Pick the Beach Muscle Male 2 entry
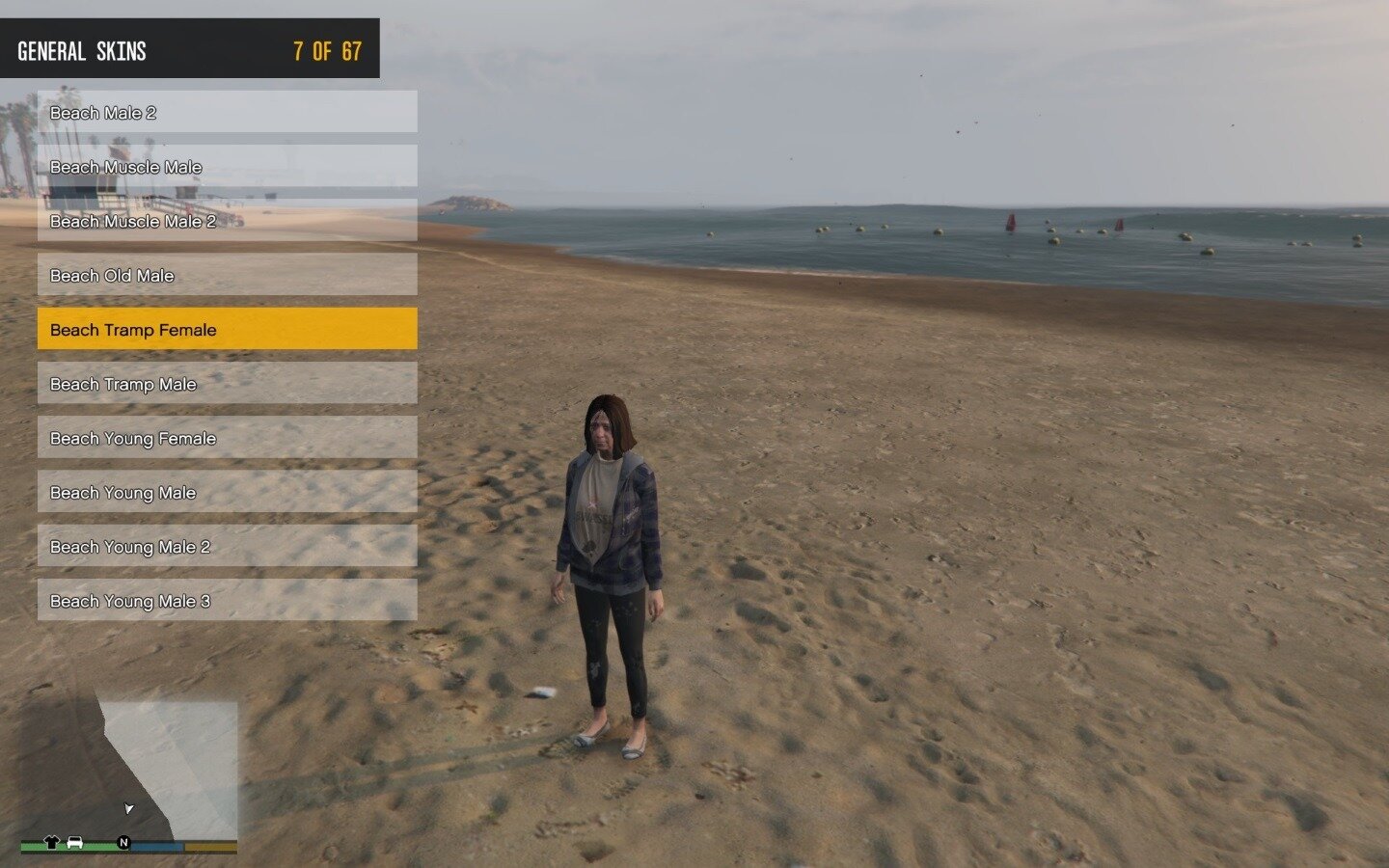Viewport: 1389px width, 868px height. point(227,221)
